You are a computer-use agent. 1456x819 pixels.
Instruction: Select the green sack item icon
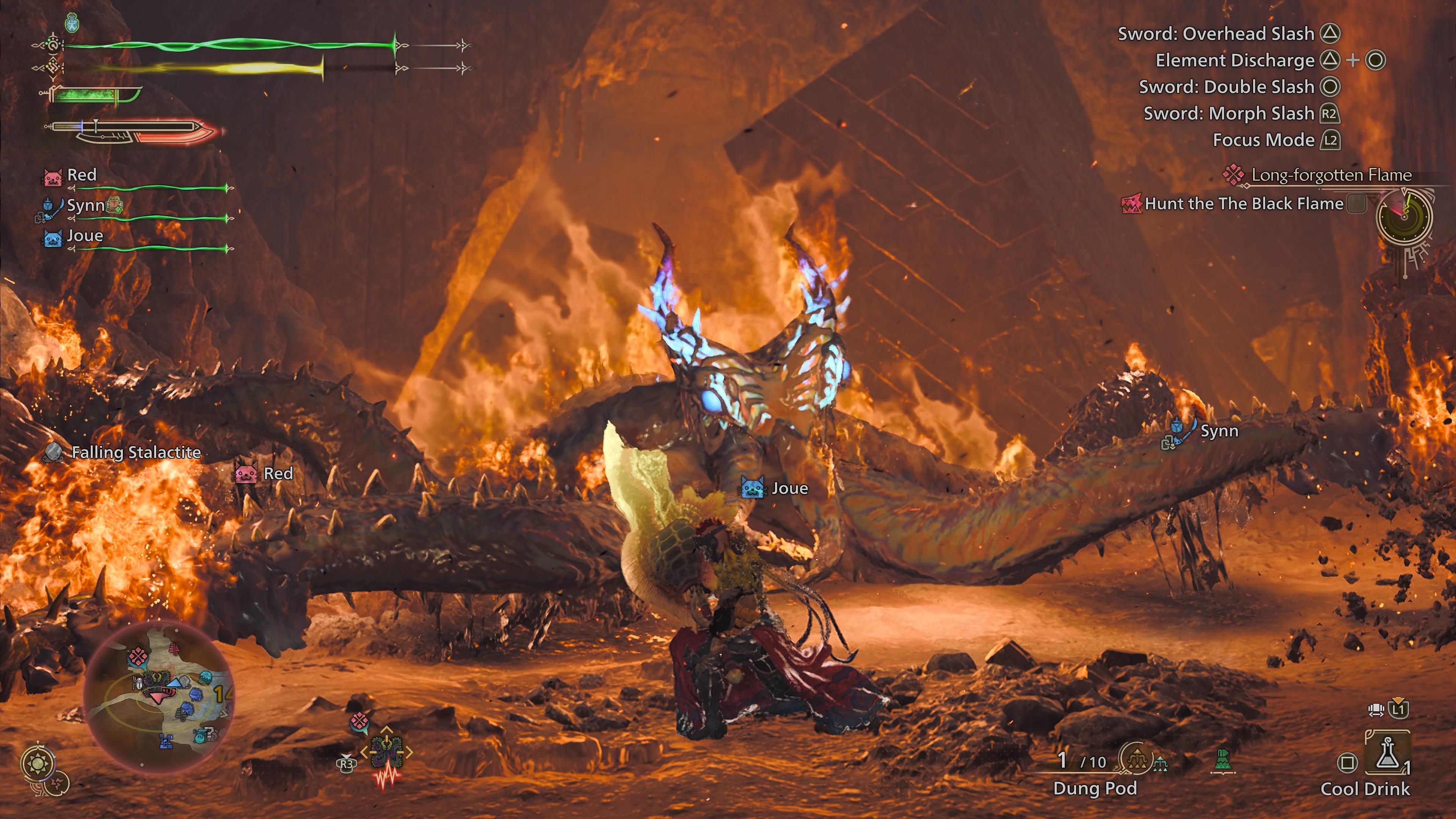pos(1222,760)
